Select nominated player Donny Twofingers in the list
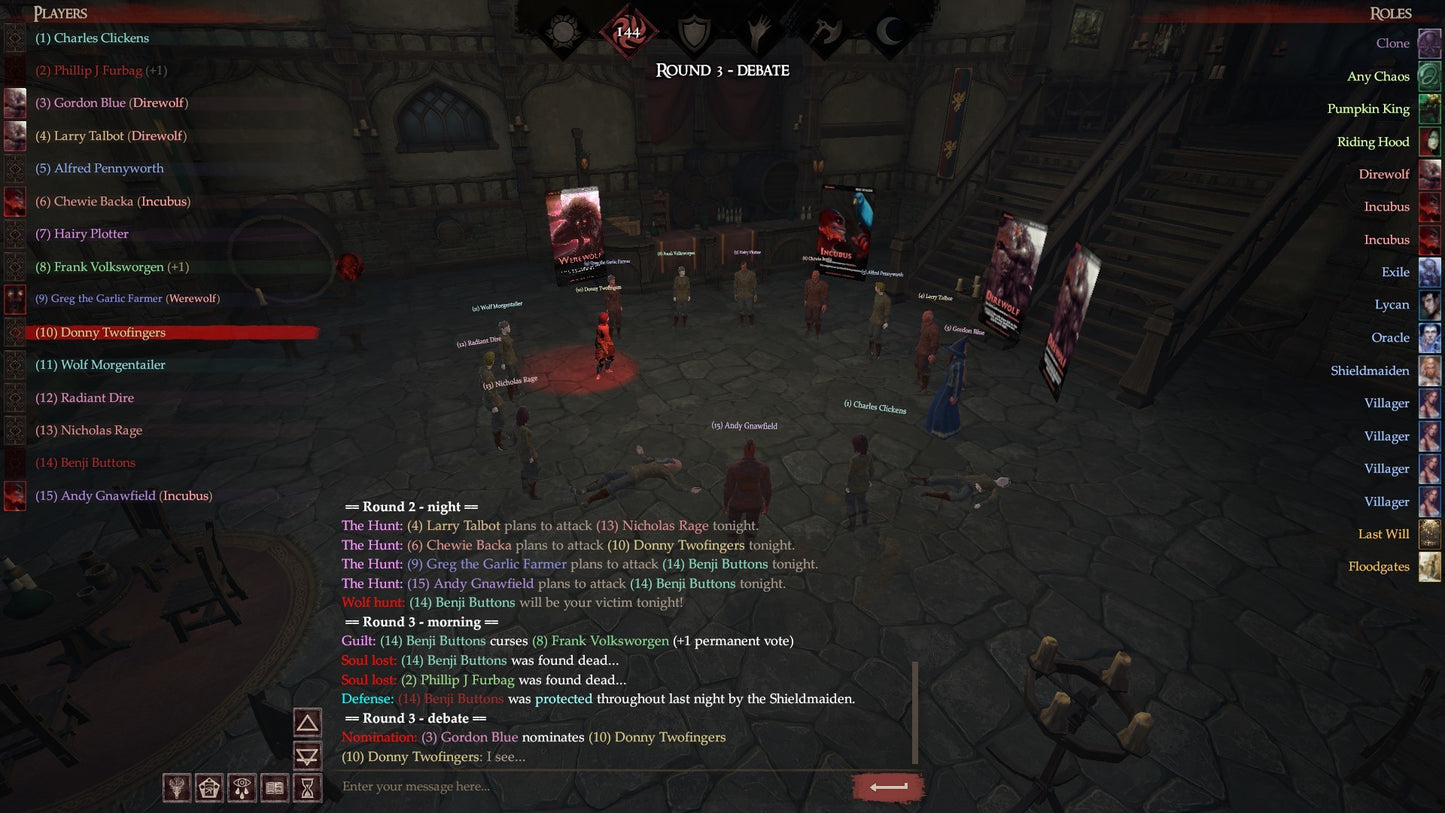Viewport: 1445px width, 813px height. point(100,331)
